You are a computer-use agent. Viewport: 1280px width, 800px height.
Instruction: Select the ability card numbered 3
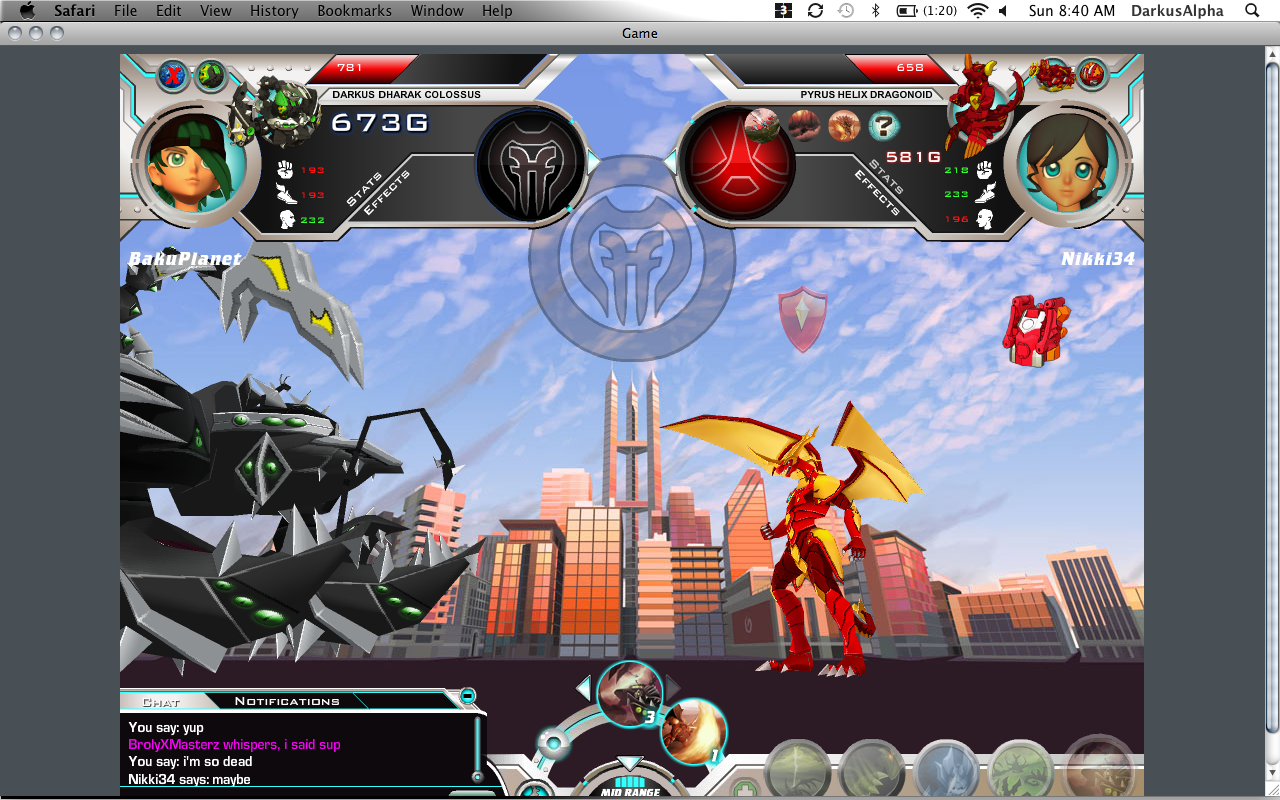click(x=630, y=692)
